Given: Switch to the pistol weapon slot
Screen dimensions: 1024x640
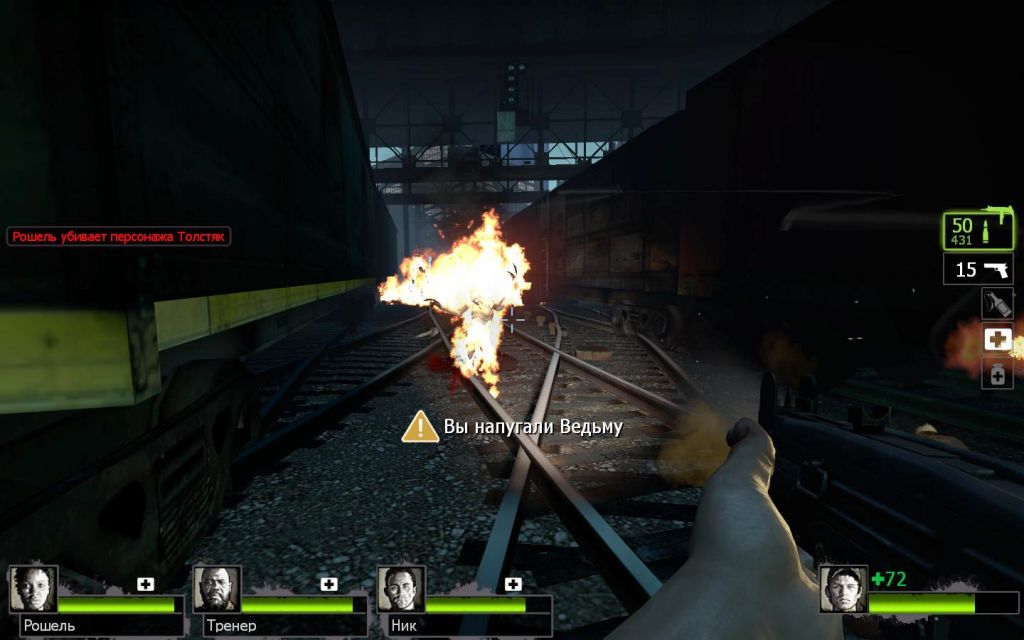Looking at the screenshot, I should pyautogui.click(x=978, y=269).
